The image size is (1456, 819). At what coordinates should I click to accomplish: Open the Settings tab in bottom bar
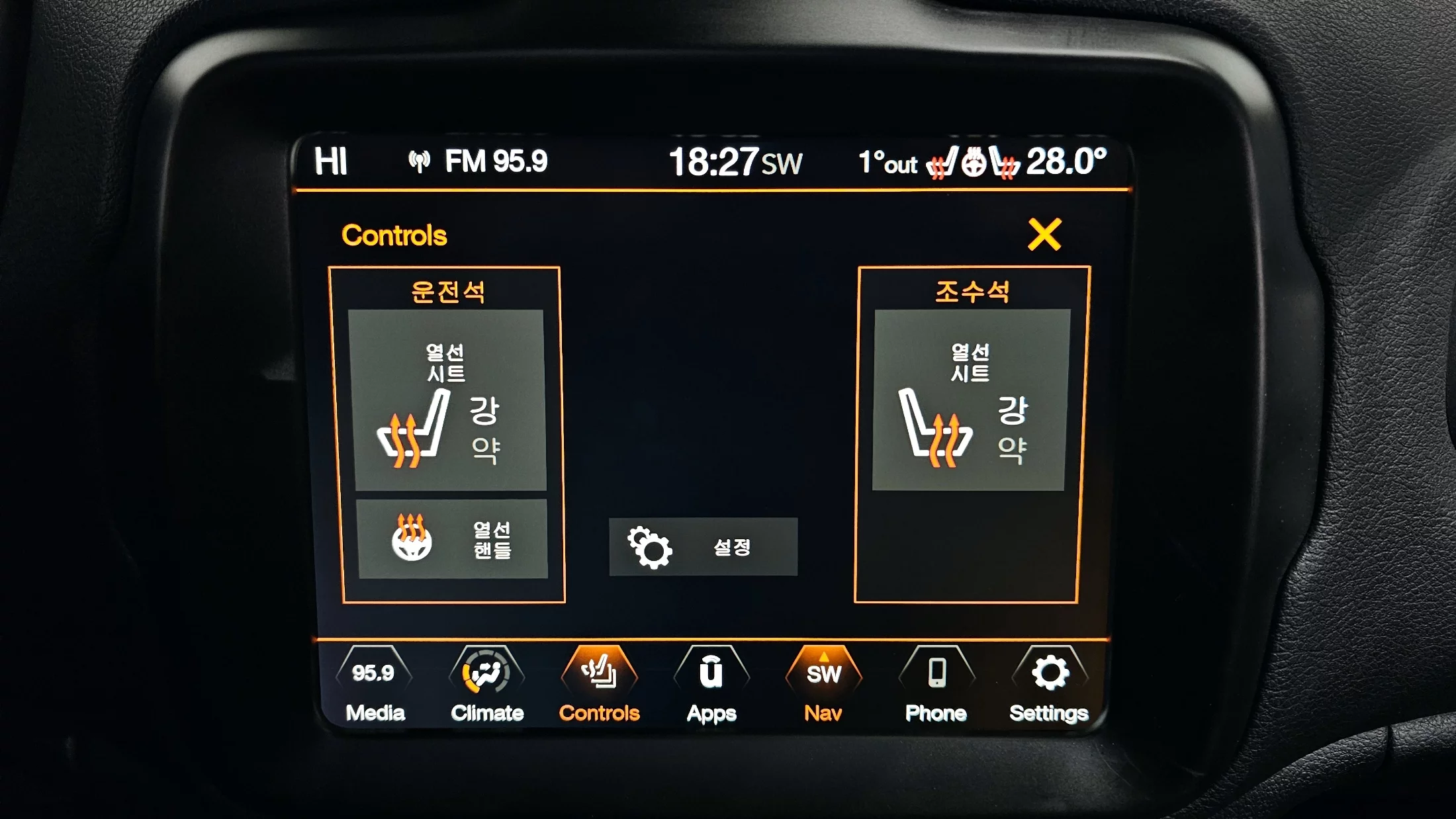click(x=1049, y=686)
